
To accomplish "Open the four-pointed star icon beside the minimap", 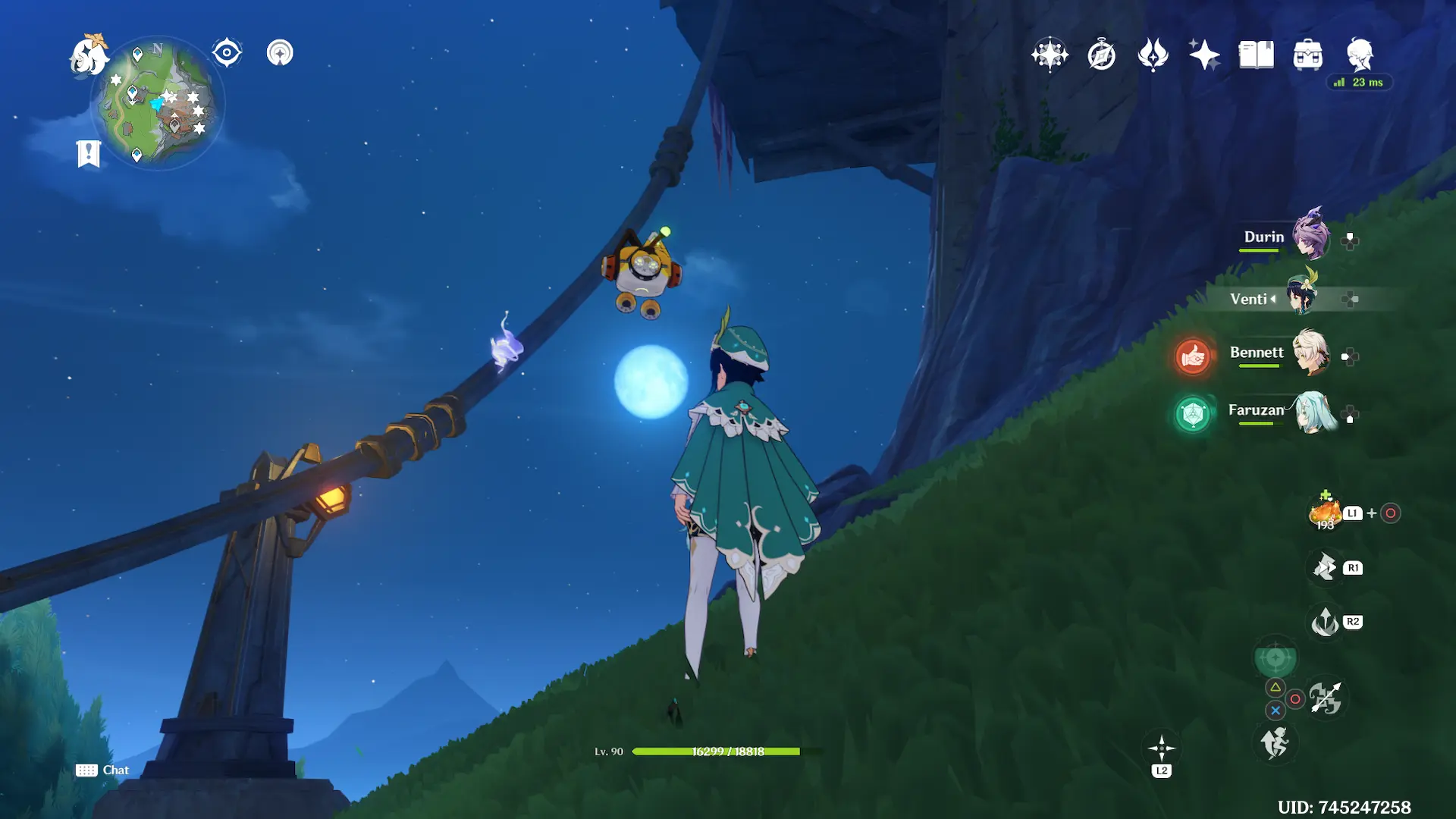I will tap(280, 53).
